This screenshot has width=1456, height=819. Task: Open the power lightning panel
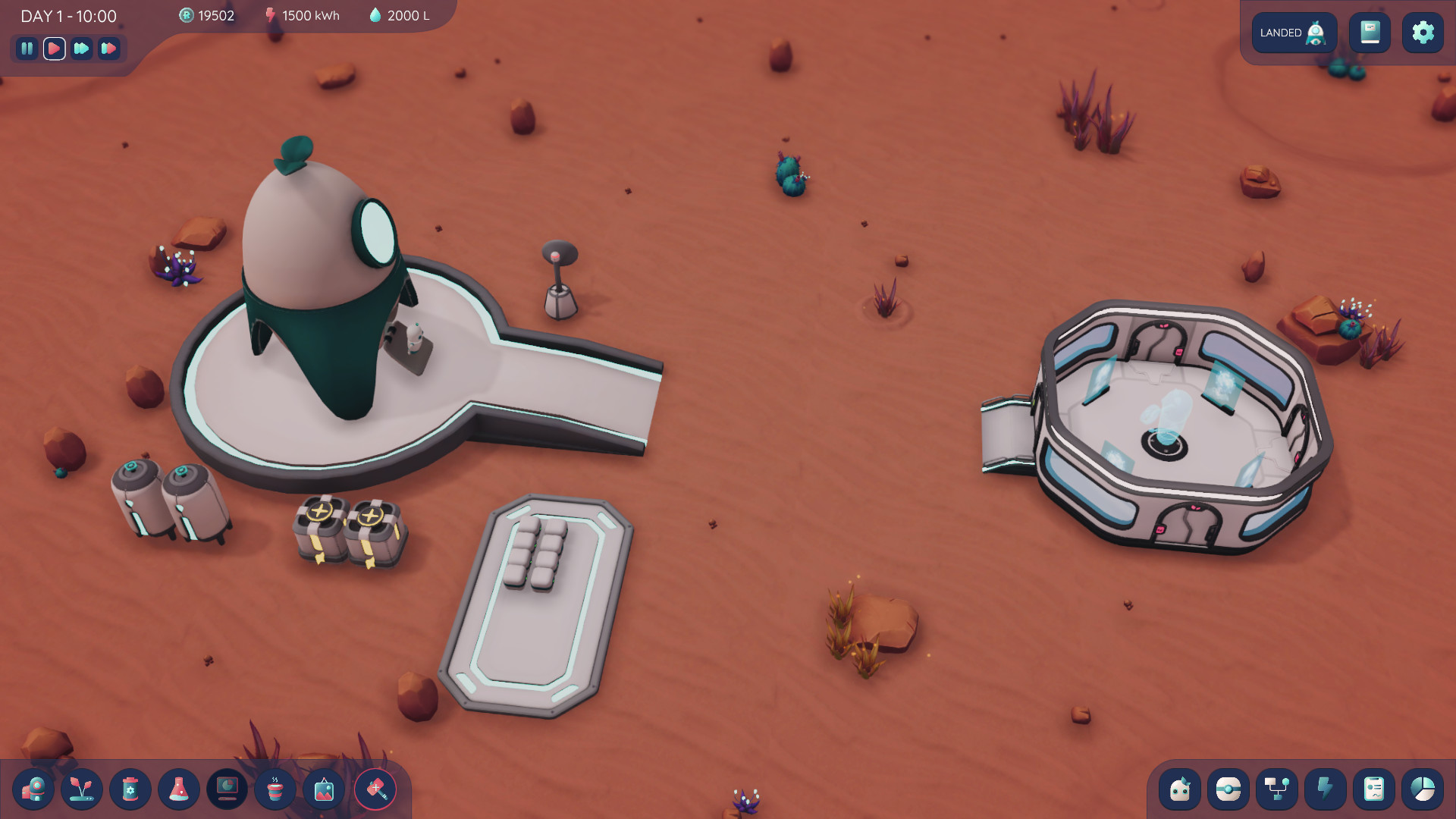click(x=1326, y=789)
